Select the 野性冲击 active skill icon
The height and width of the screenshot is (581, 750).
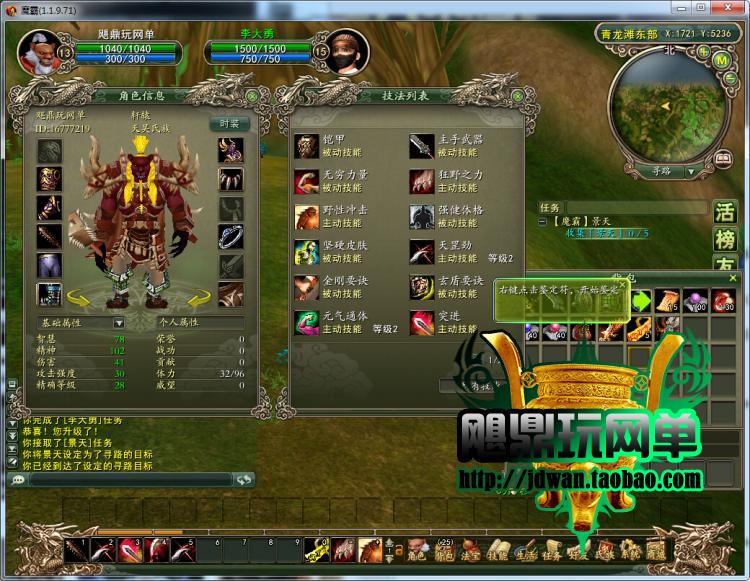point(307,217)
